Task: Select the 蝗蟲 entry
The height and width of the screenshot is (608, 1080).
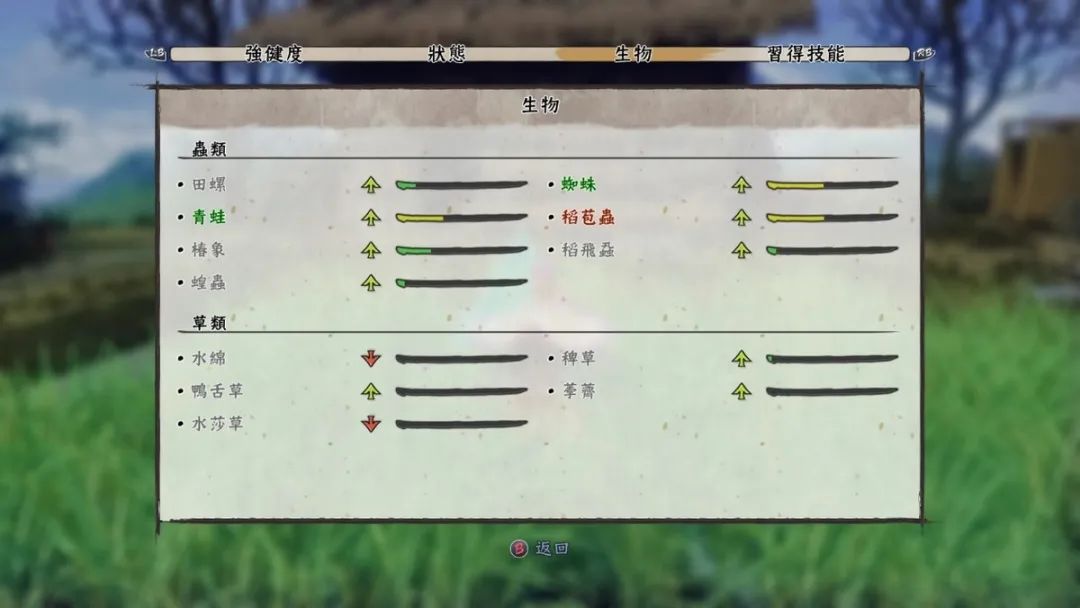Action: pyautogui.click(x=208, y=283)
